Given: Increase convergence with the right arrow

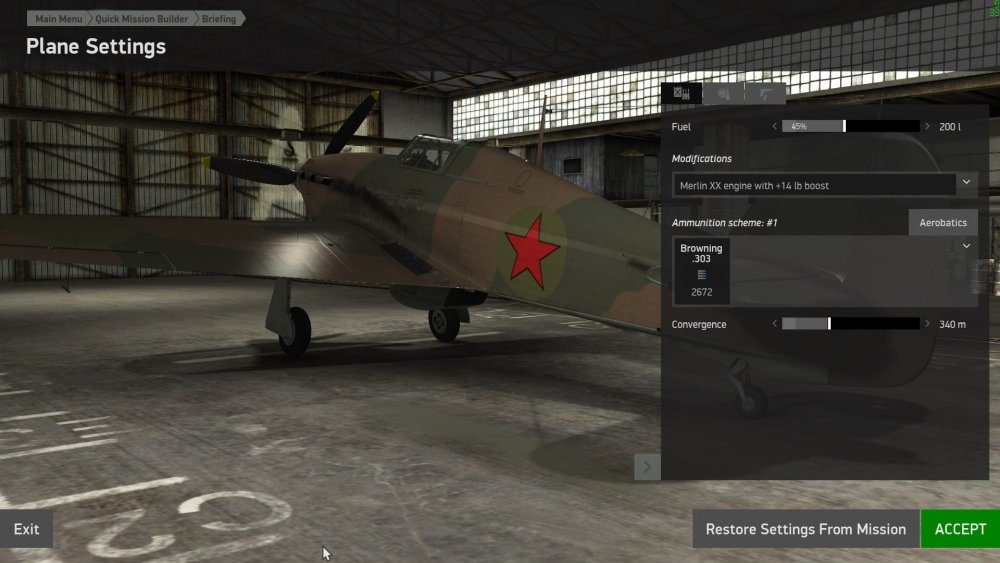Looking at the screenshot, I should (x=929, y=324).
